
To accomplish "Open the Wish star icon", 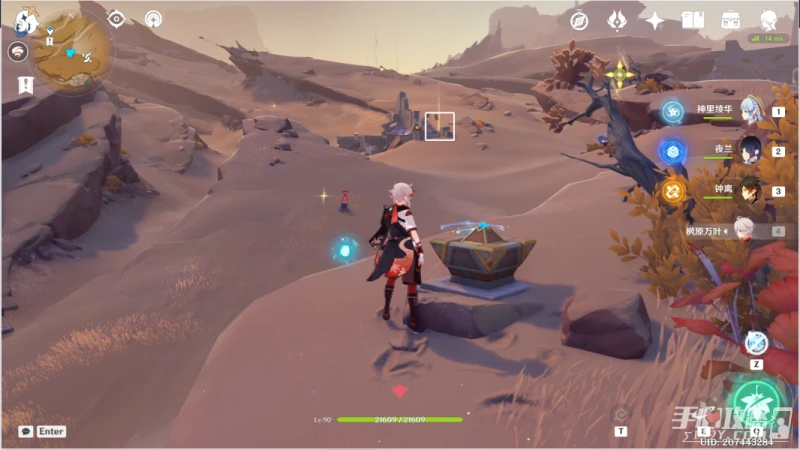I will [x=655, y=20].
